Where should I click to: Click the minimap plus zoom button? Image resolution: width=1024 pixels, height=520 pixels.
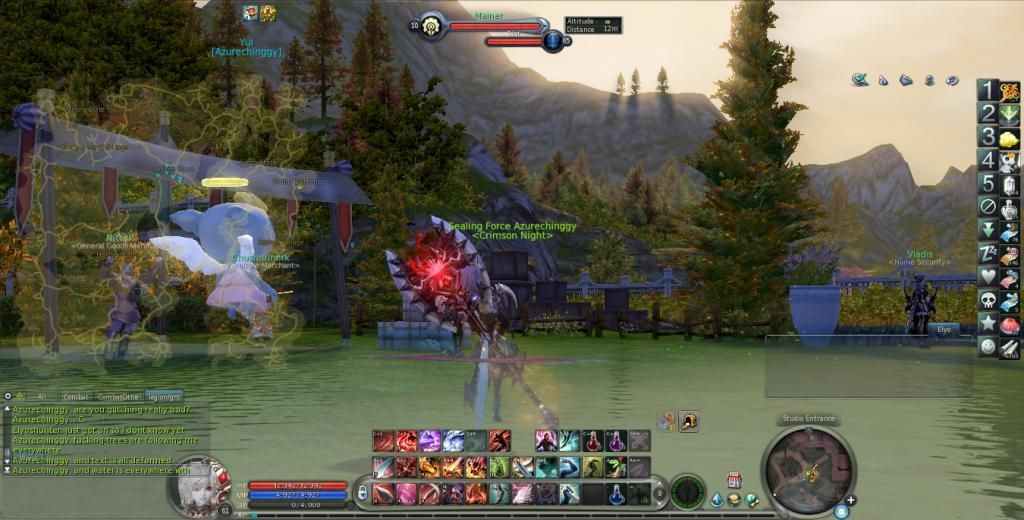point(850,500)
